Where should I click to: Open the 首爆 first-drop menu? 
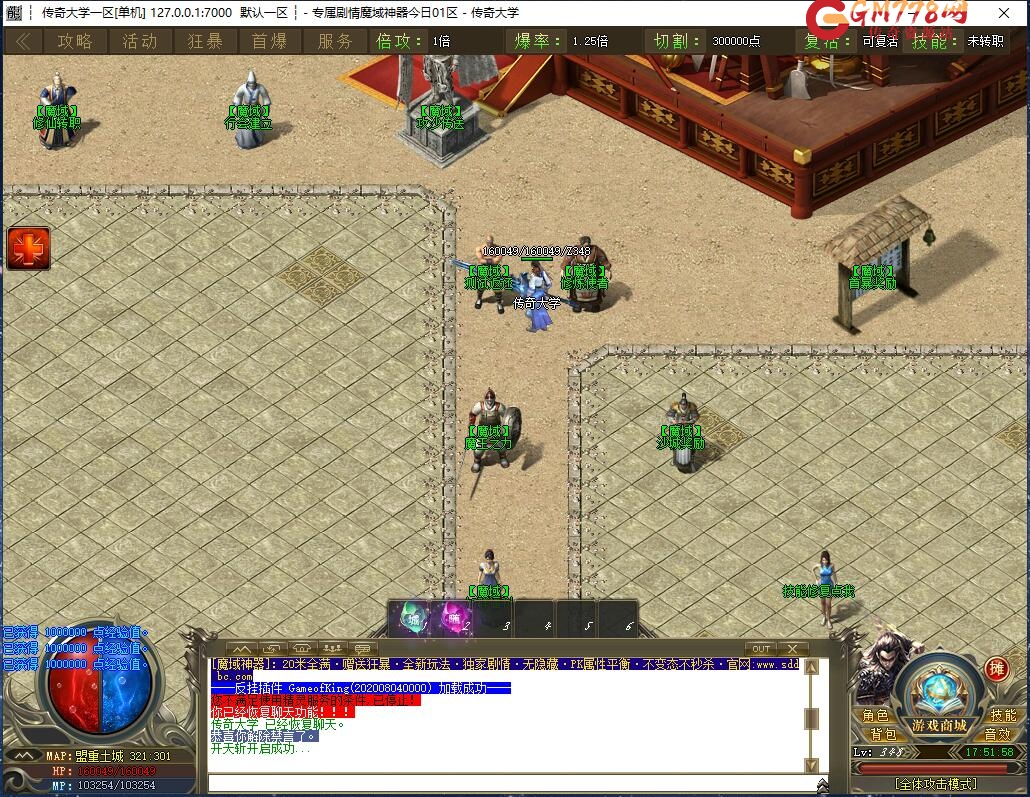(x=269, y=41)
